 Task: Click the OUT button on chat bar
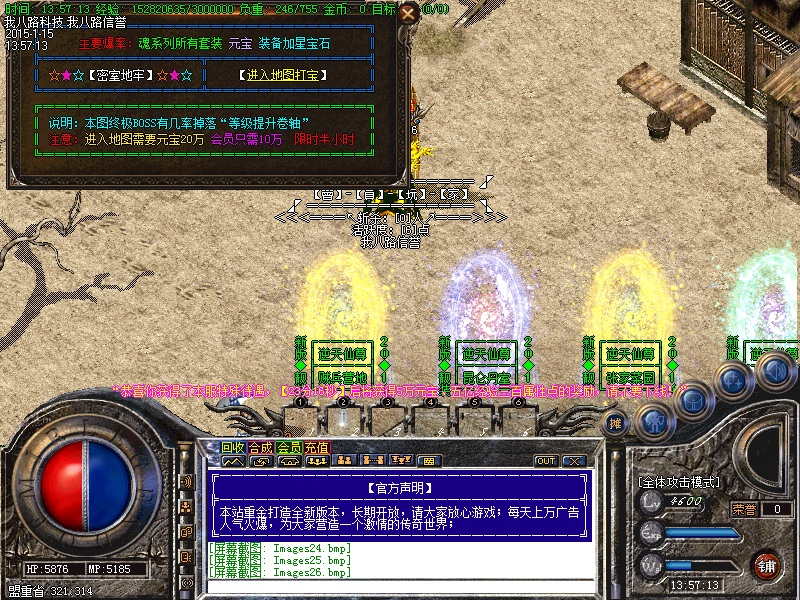(x=546, y=461)
